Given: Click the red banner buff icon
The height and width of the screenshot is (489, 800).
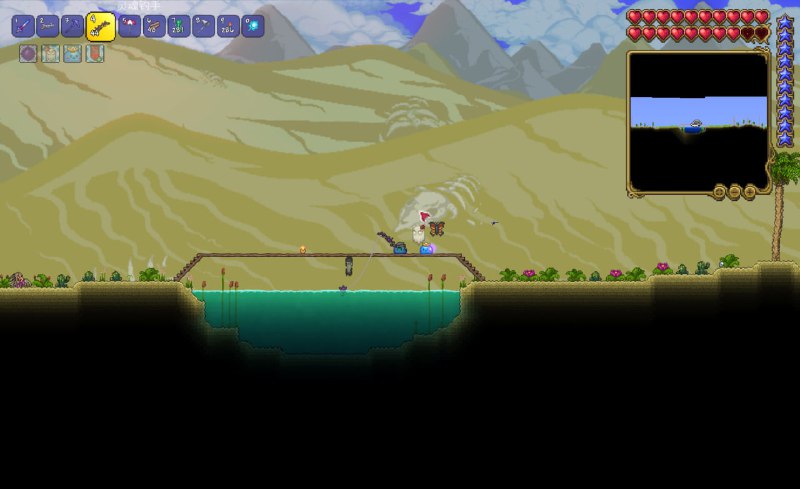Looking at the screenshot, I should click(x=94, y=54).
